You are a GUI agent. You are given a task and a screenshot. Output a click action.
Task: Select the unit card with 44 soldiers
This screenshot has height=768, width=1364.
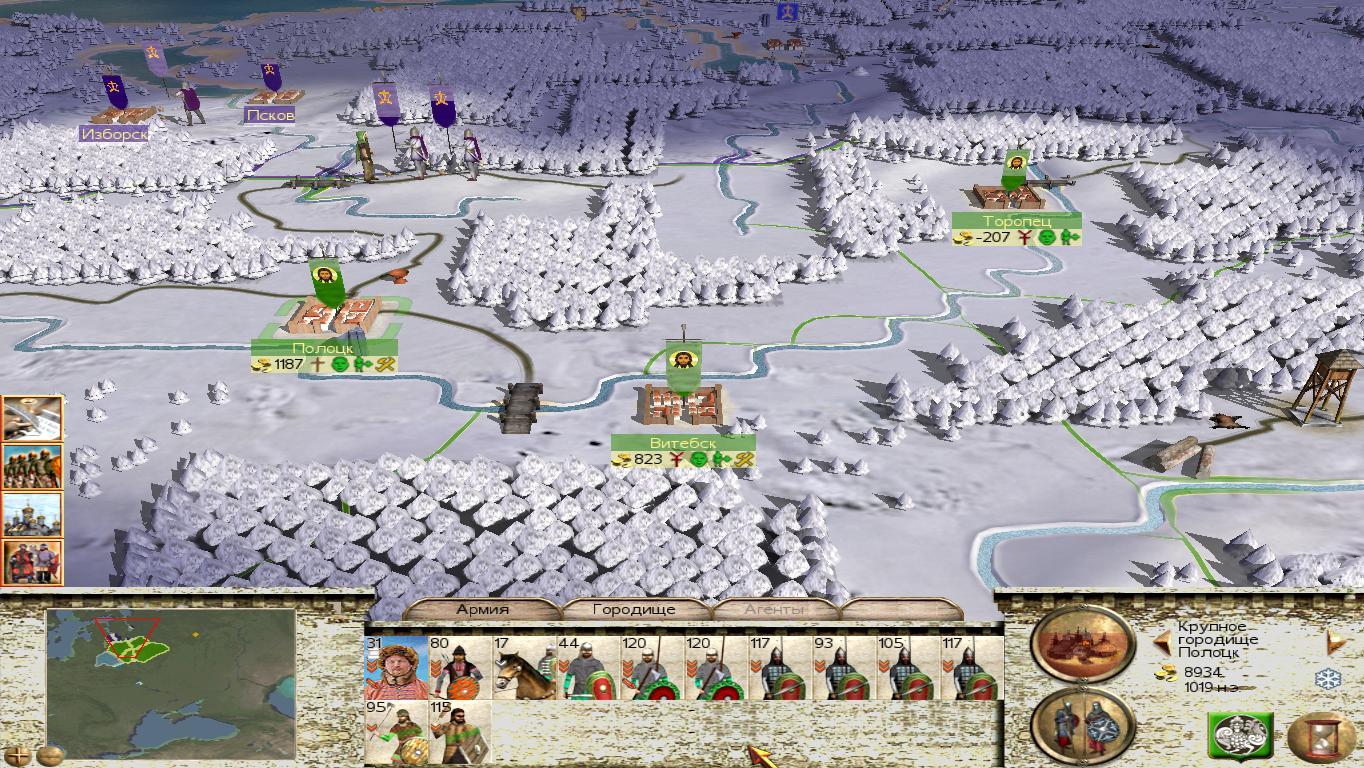588,668
